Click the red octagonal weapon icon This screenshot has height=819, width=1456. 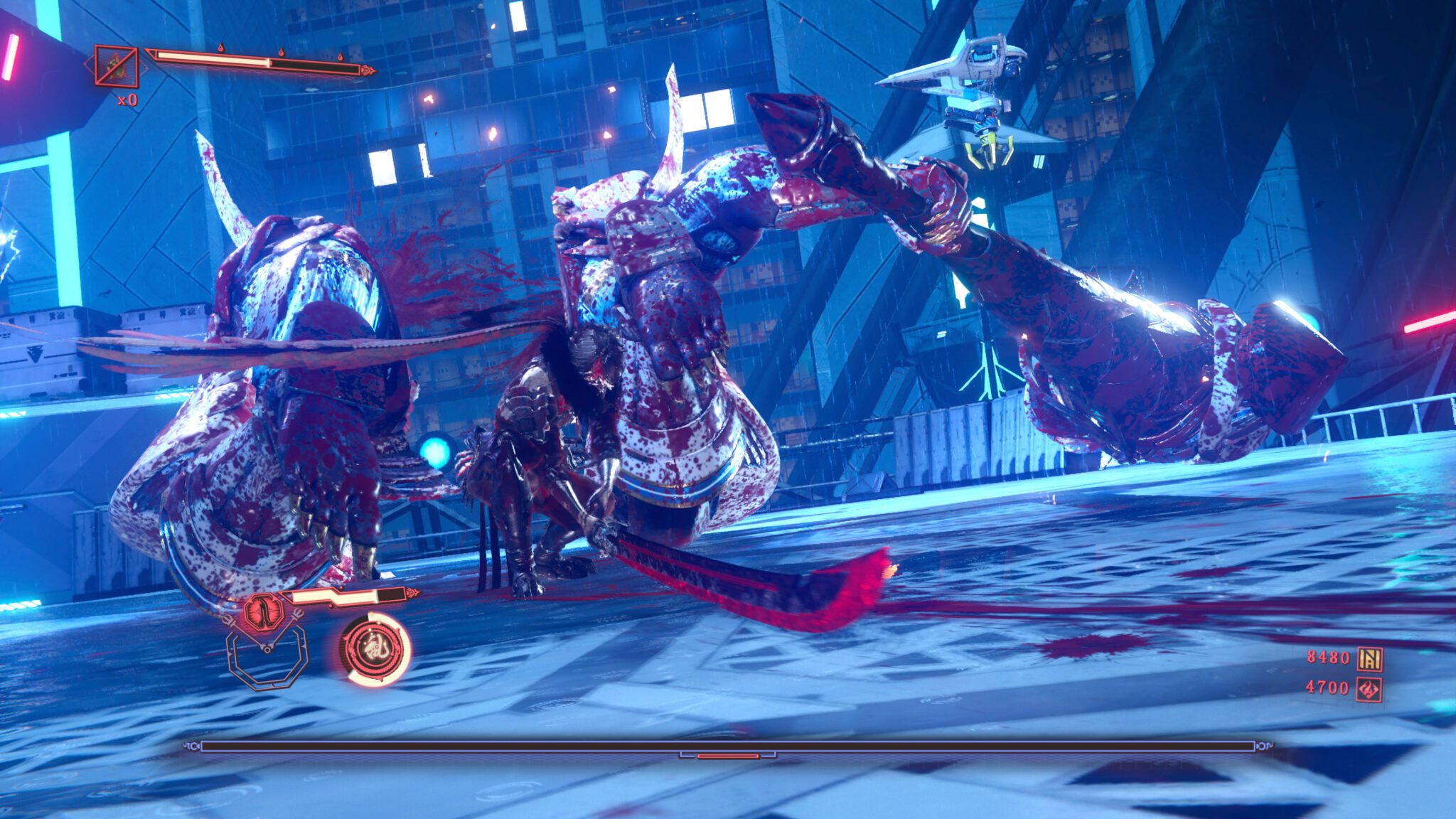click(x=263, y=611)
